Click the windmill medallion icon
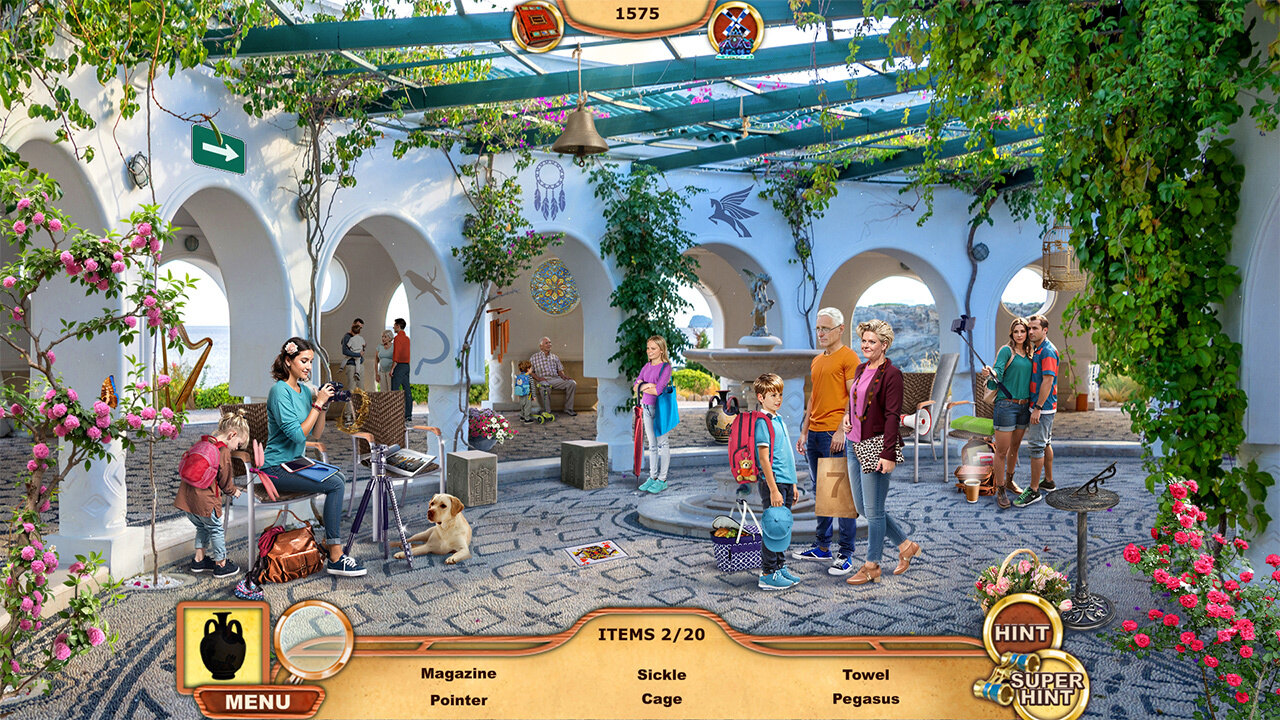 (x=735, y=29)
